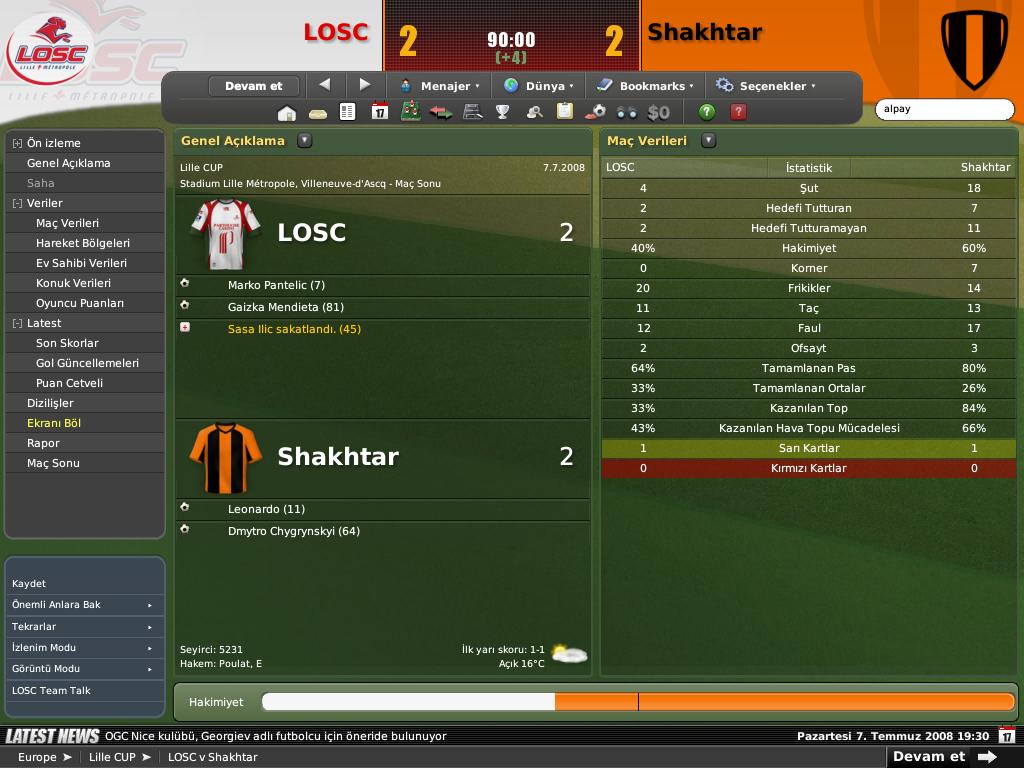Open the green question mark help icon
The height and width of the screenshot is (768, 1024).
click(707, 112)
